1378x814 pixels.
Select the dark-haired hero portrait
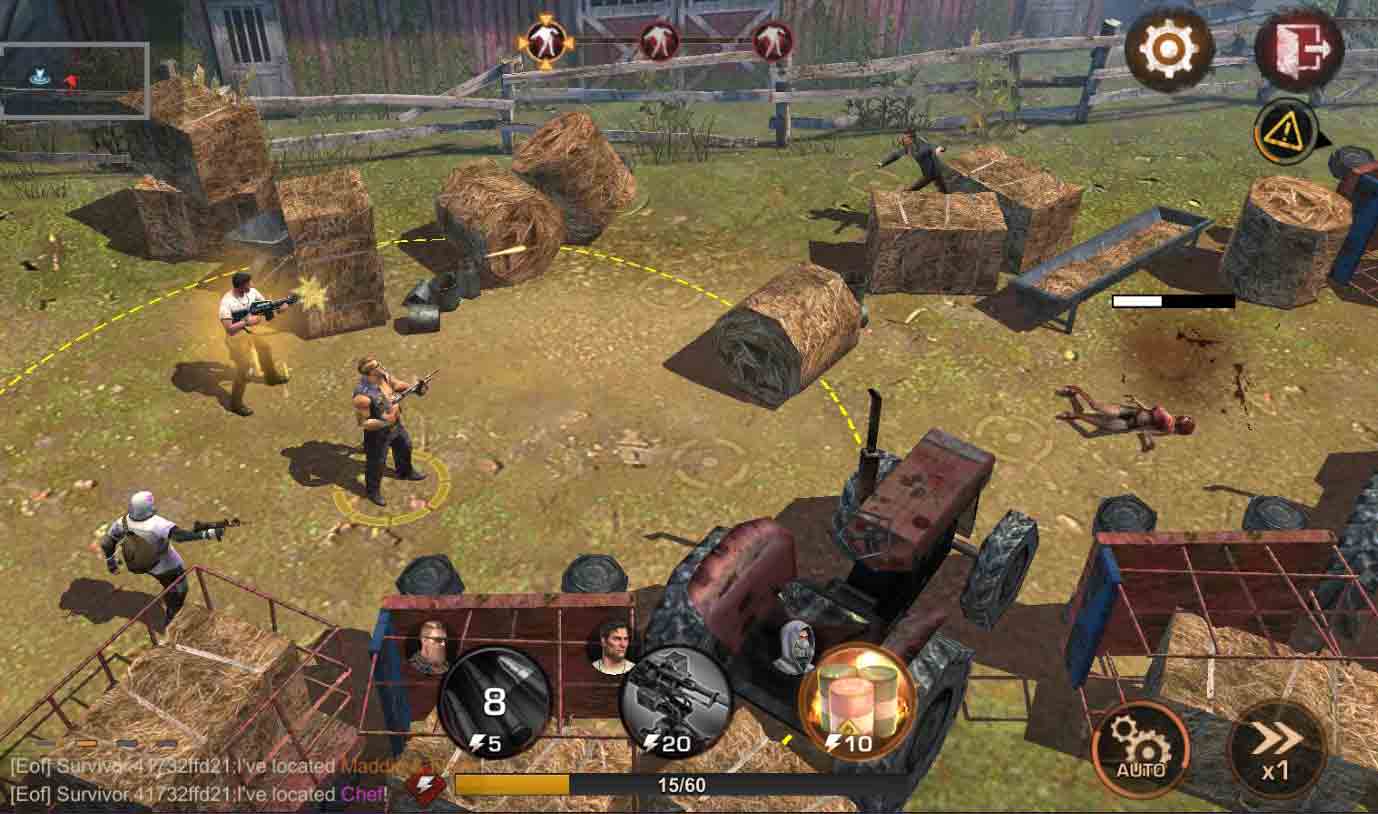(614, 646)
